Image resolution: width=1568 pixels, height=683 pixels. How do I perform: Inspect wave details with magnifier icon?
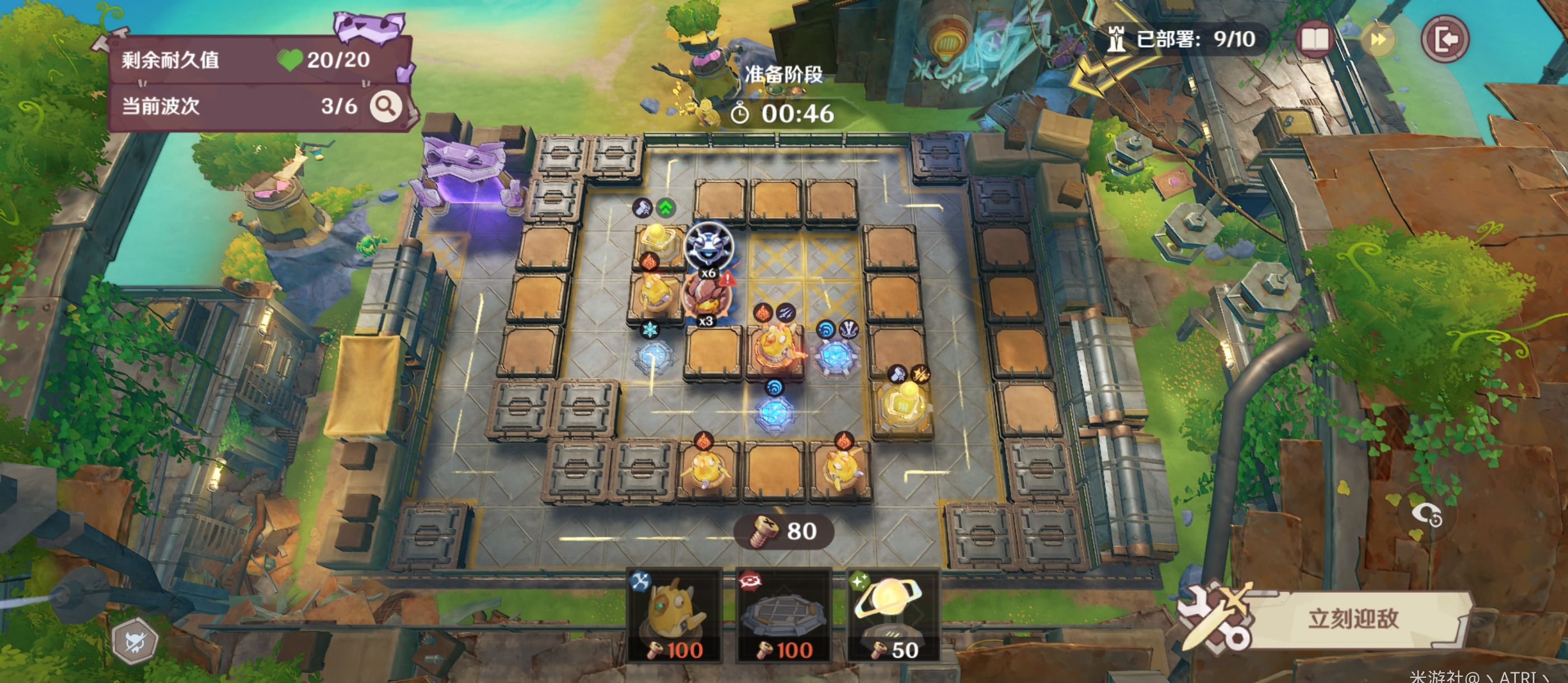[x=385, y=106]
